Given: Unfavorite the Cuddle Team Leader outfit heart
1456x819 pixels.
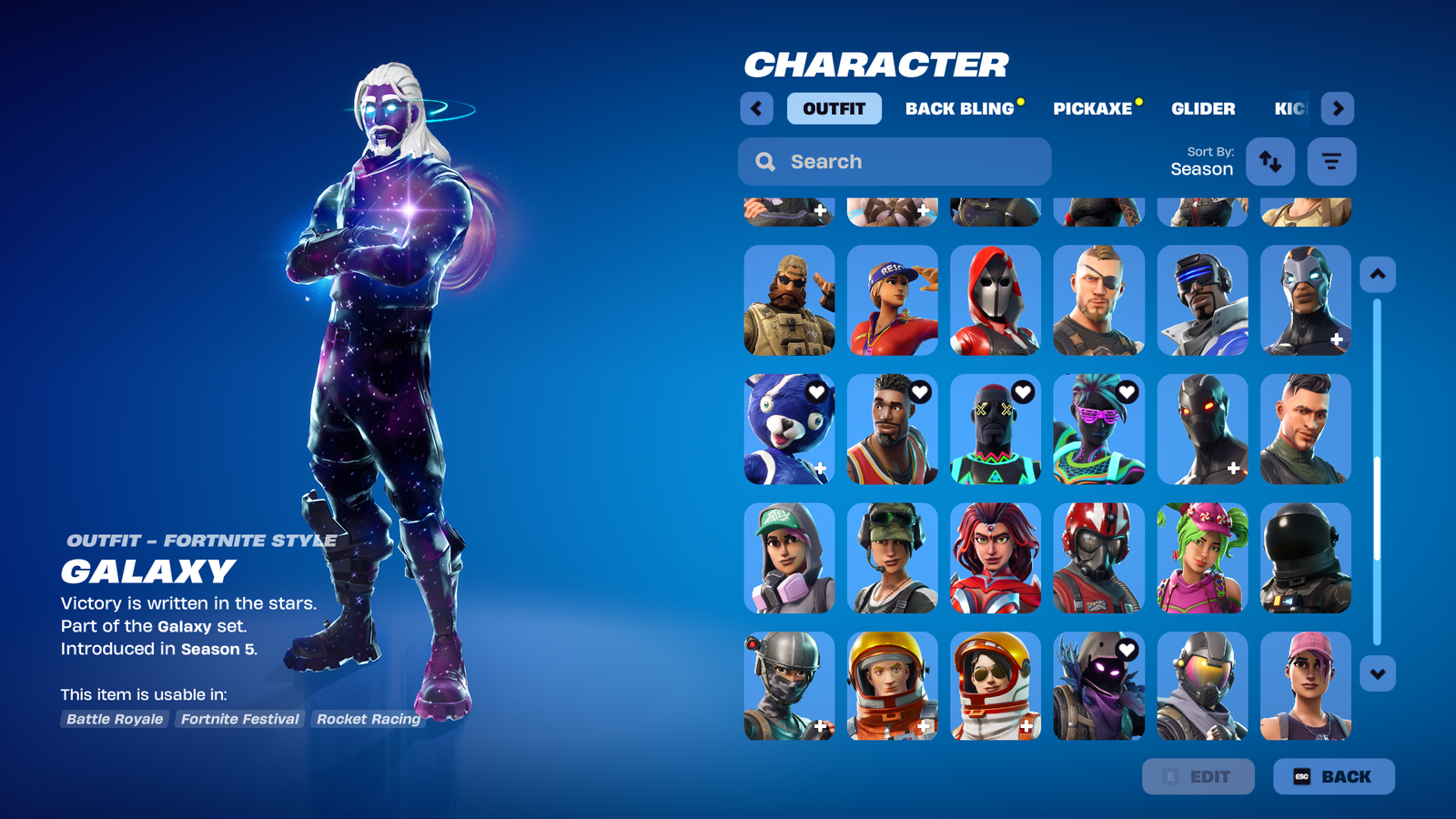Looking at the screenshot, I should coord(816,391).
